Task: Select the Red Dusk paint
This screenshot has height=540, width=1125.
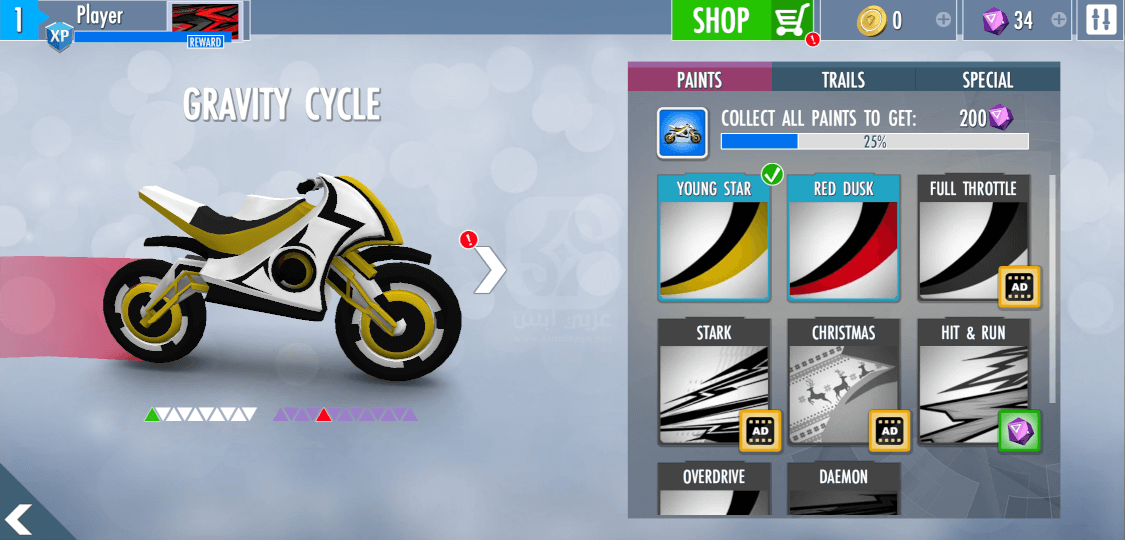Action: point(844,239)
